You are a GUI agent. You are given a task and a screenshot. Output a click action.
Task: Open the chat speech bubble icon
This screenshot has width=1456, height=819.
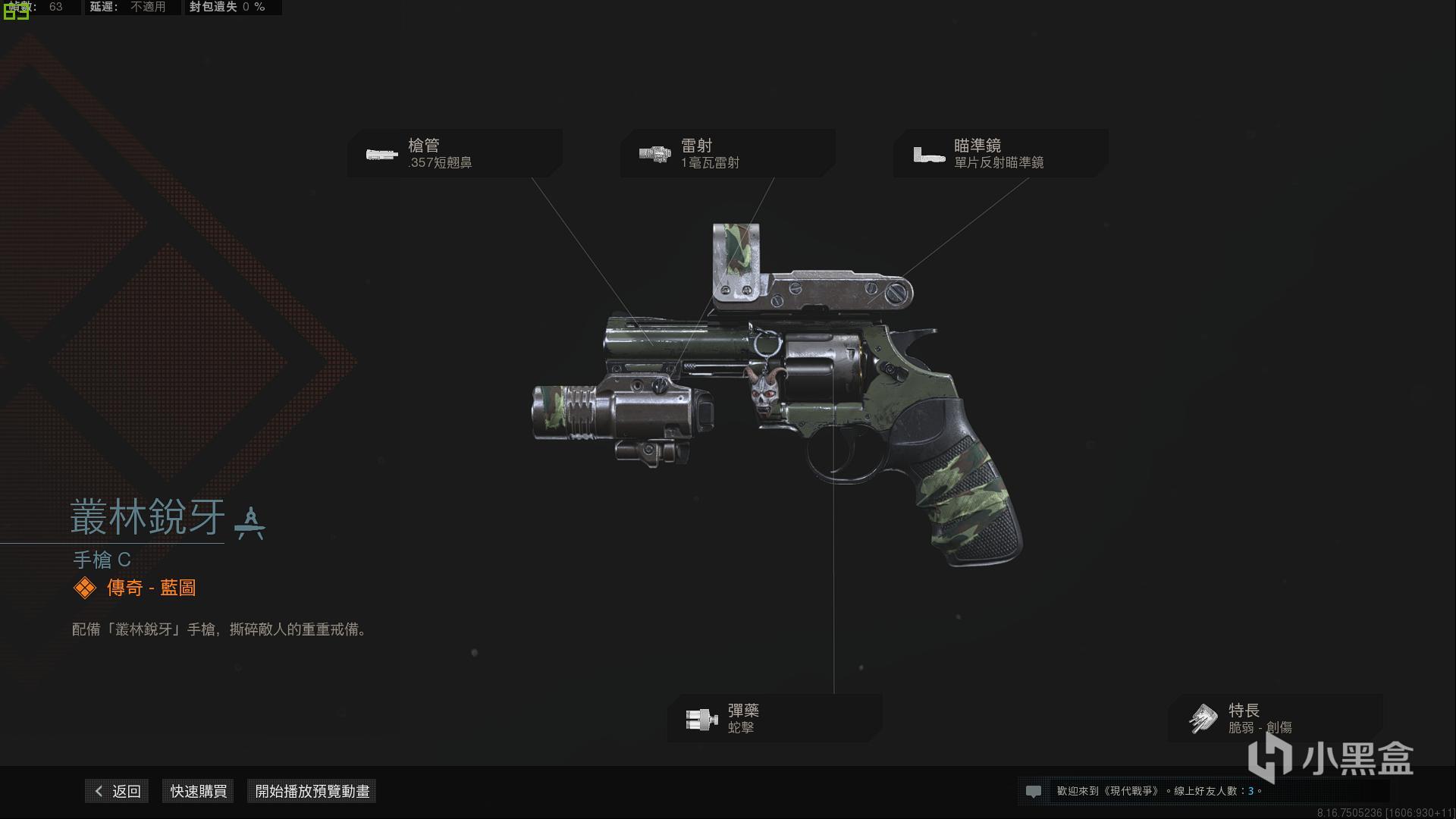(x=1034, y=791)
